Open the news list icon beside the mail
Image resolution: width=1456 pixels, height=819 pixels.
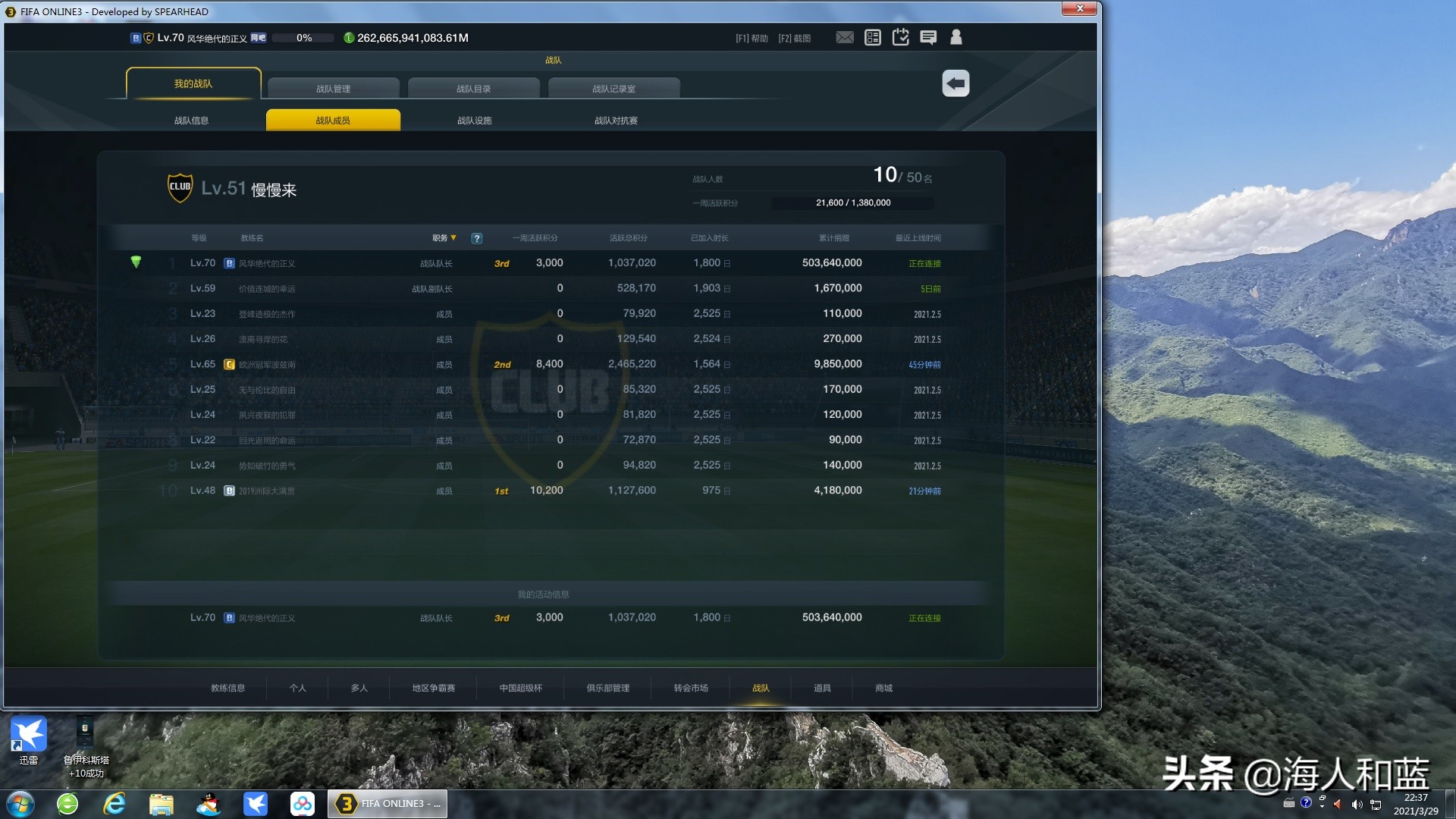872,36
